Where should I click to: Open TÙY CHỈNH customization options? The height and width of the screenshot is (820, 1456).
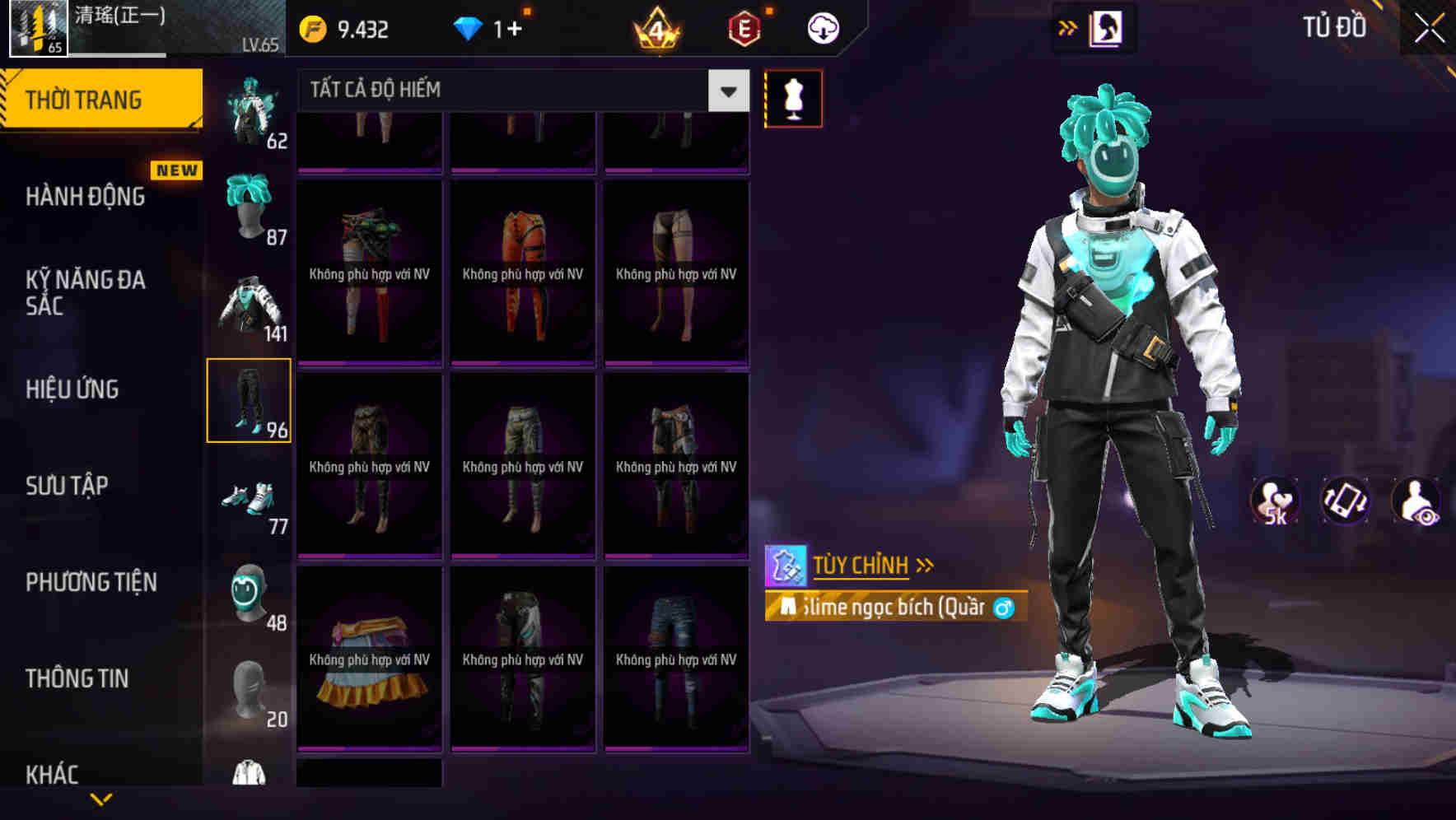point(861,565)
